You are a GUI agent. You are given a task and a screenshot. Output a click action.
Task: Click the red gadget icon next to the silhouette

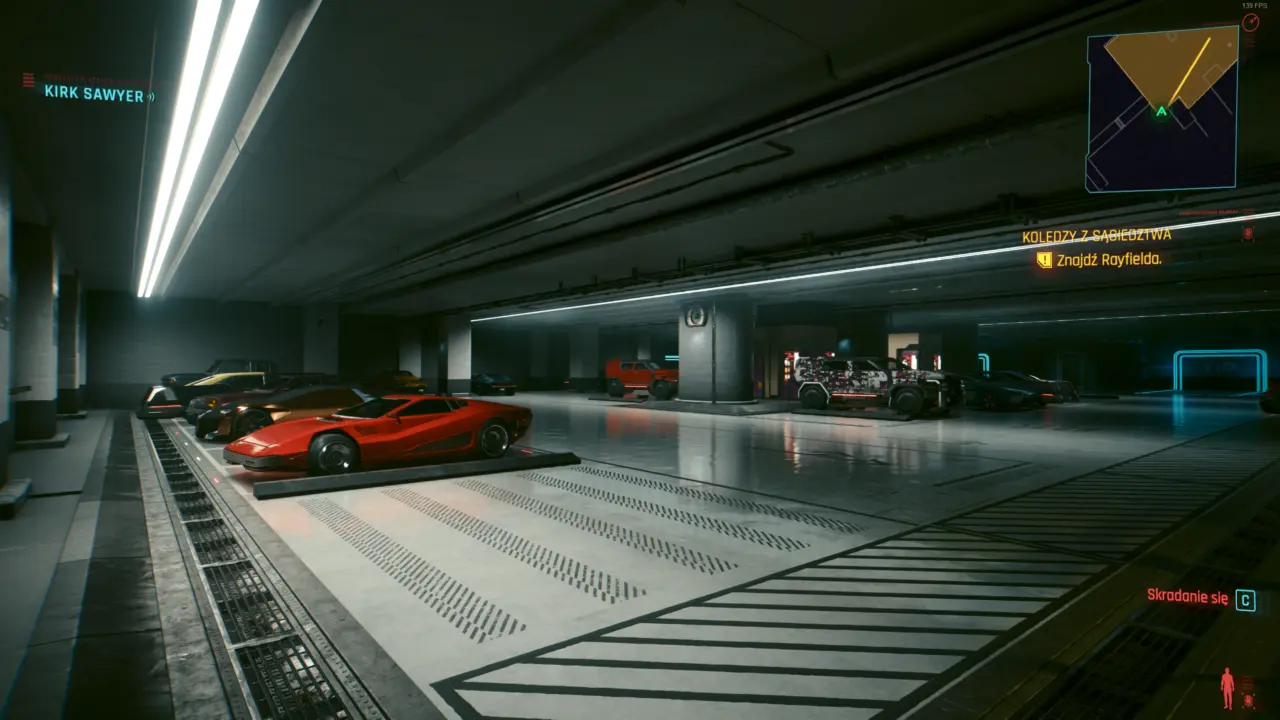[x=1250, y=701]
